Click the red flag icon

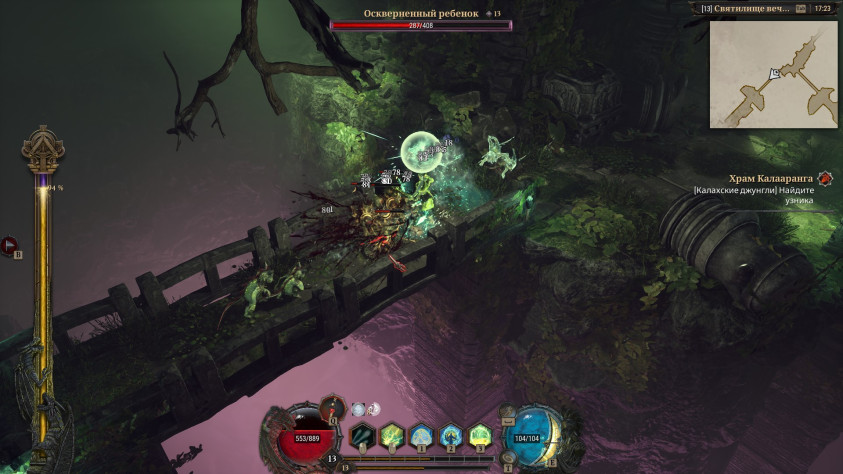9,243
